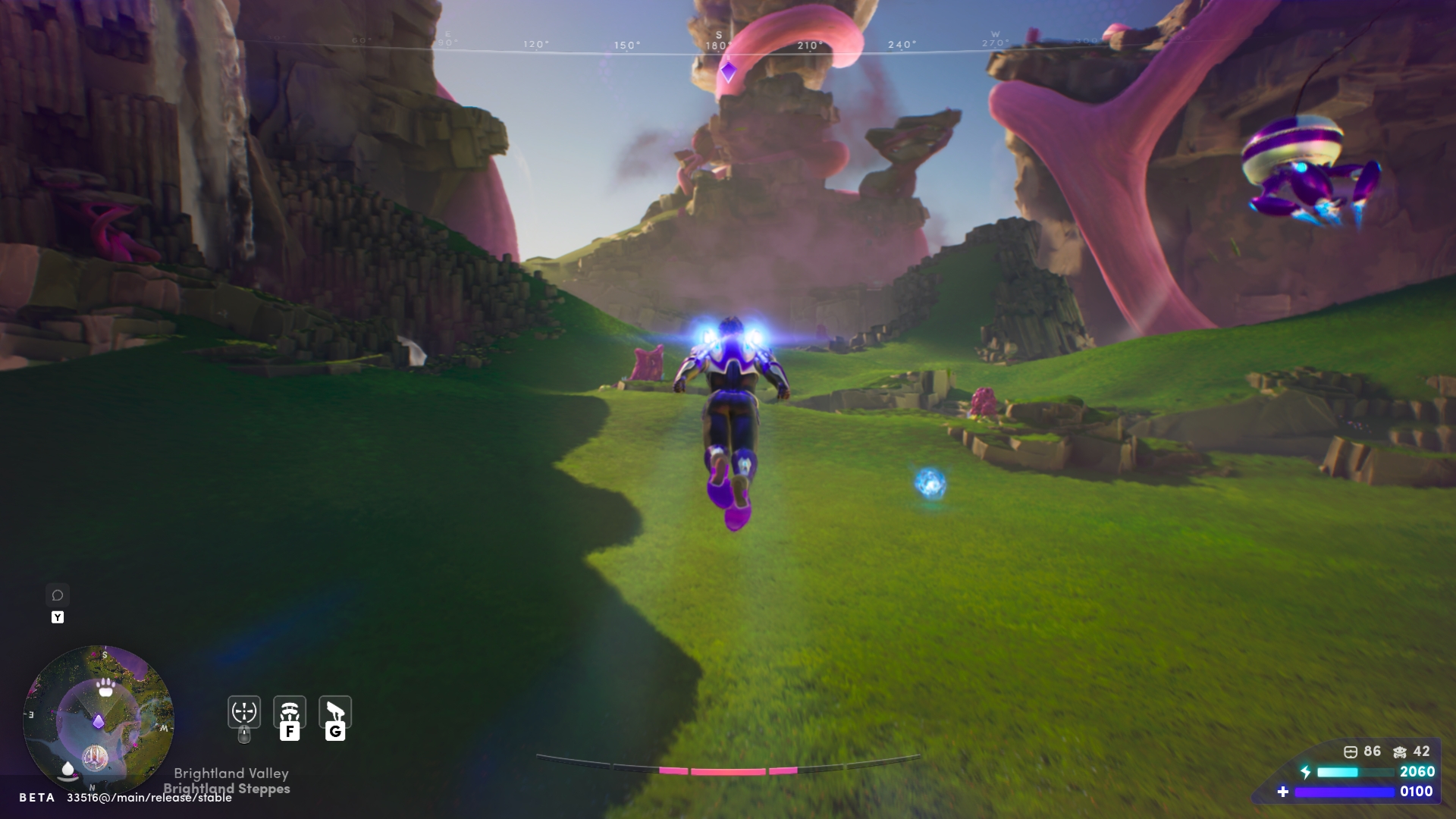1456x819 pixels.
Task: Activate the pointing hand tool icon
Action: tap(335, 712)
